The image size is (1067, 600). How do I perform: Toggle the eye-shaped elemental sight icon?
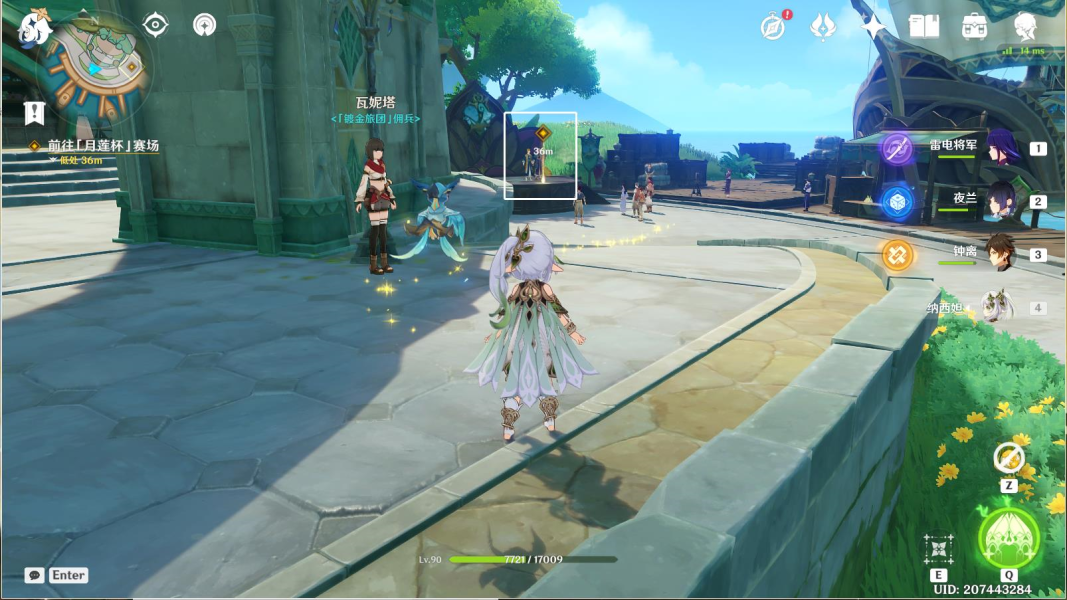pos(156,25)
